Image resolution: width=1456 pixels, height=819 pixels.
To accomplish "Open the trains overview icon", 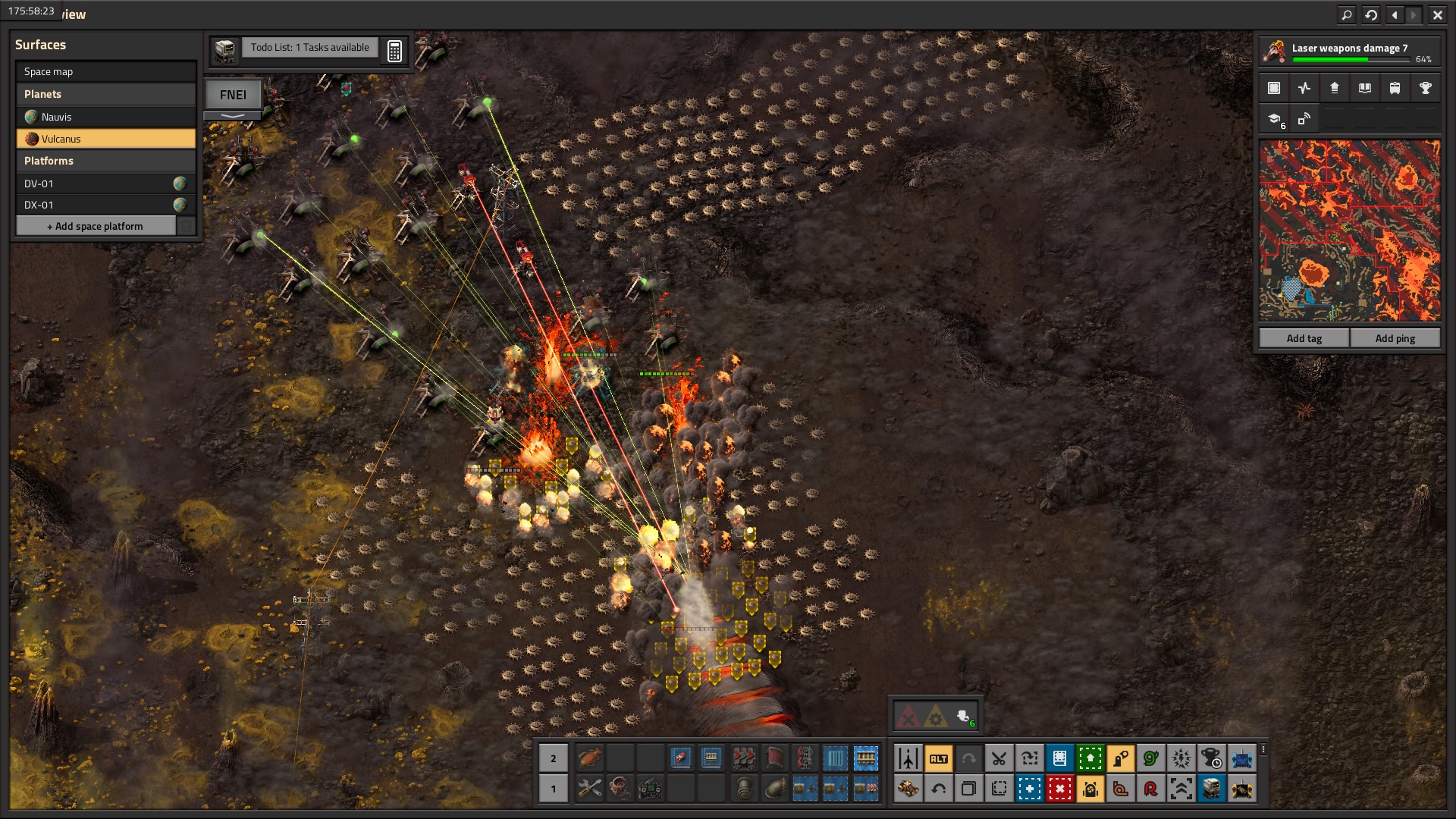I will [1395, 88].
